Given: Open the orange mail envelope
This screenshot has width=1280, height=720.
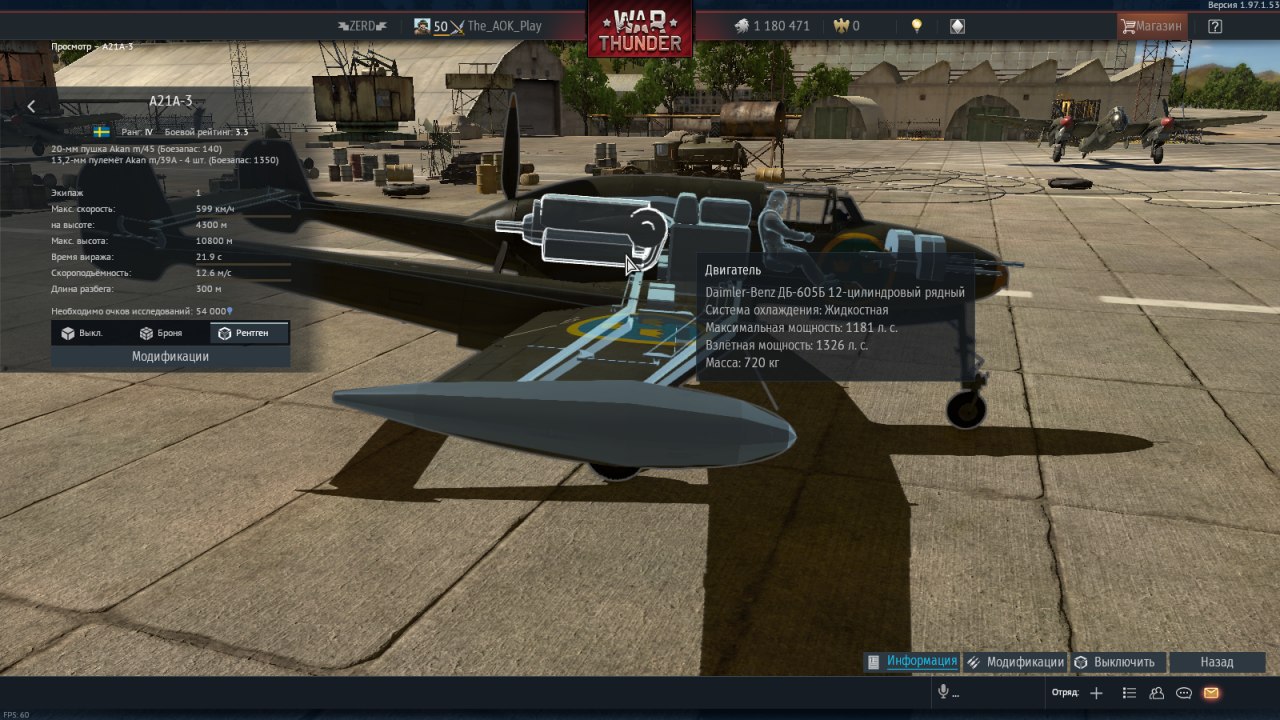Looking at the screenshot, I should pos(1211,693).
